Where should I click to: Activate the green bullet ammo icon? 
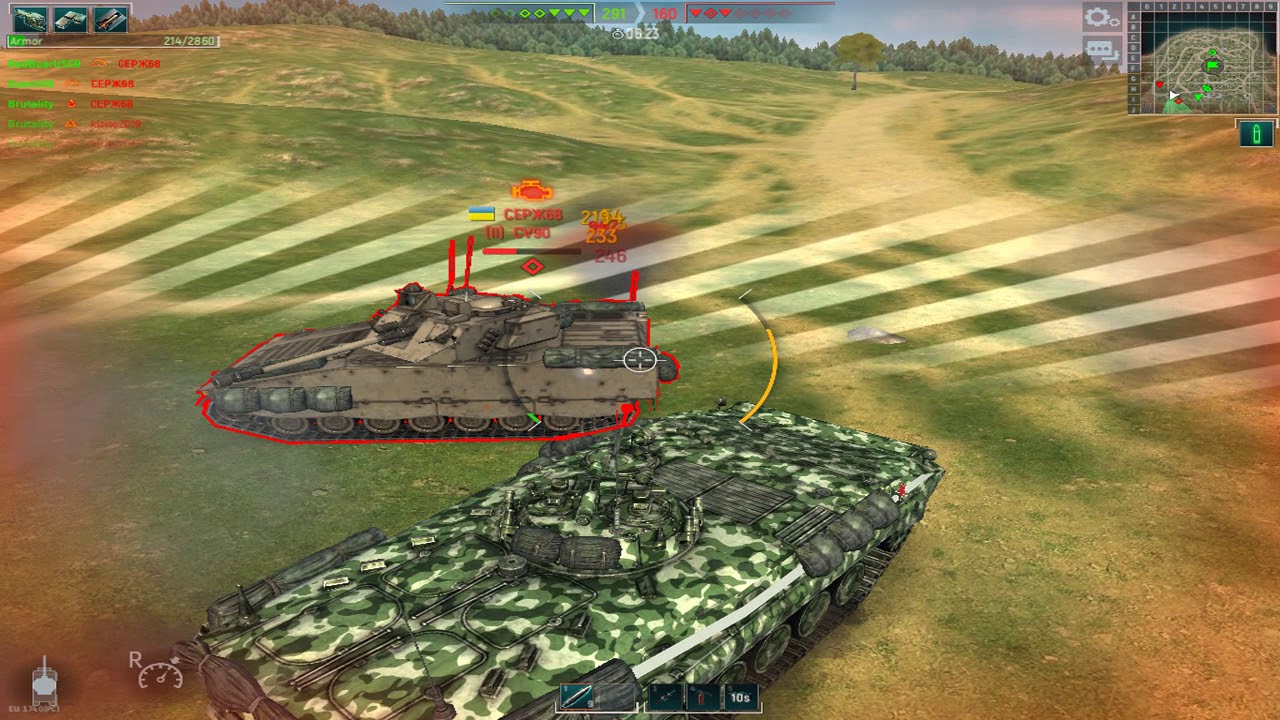pyautogui.click(x=1256, y=133)
